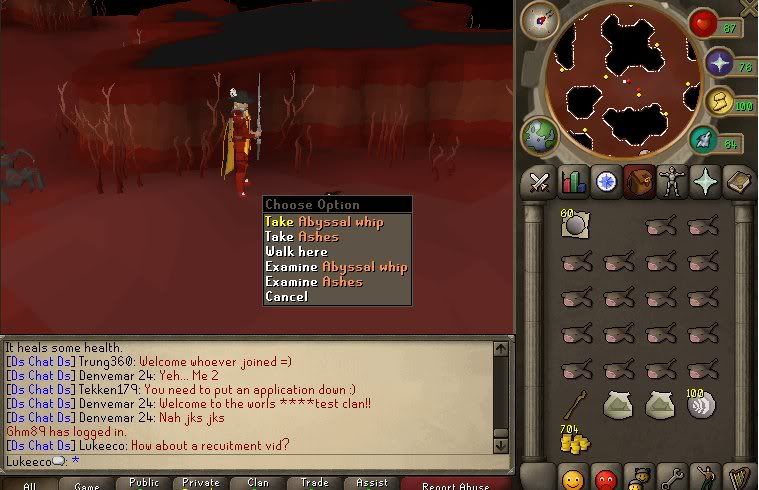Choose Examine Abyssal whip

point(336,267)
